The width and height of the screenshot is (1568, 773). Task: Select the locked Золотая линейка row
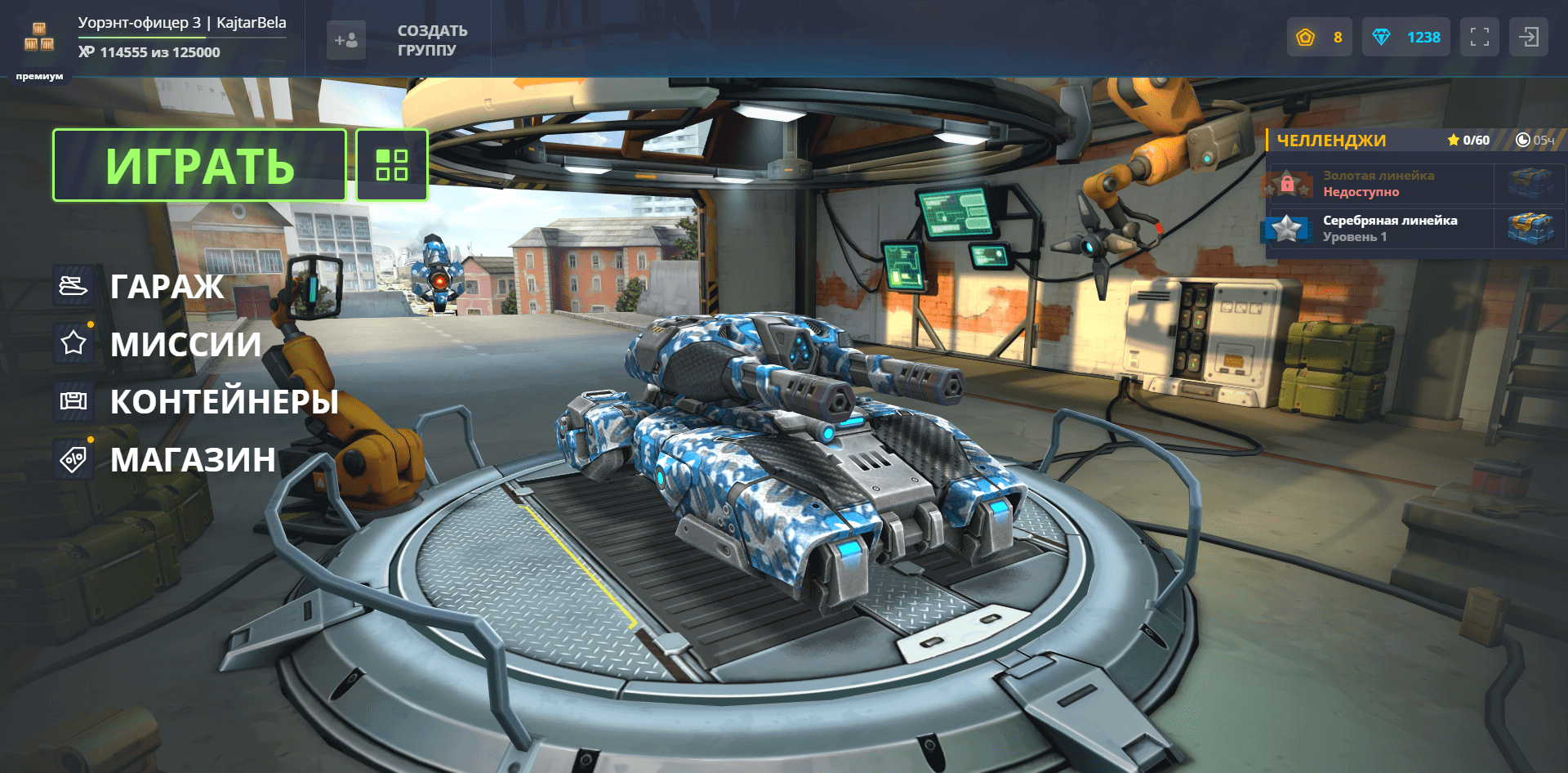pyautogui.click(x=1380, y=184)
